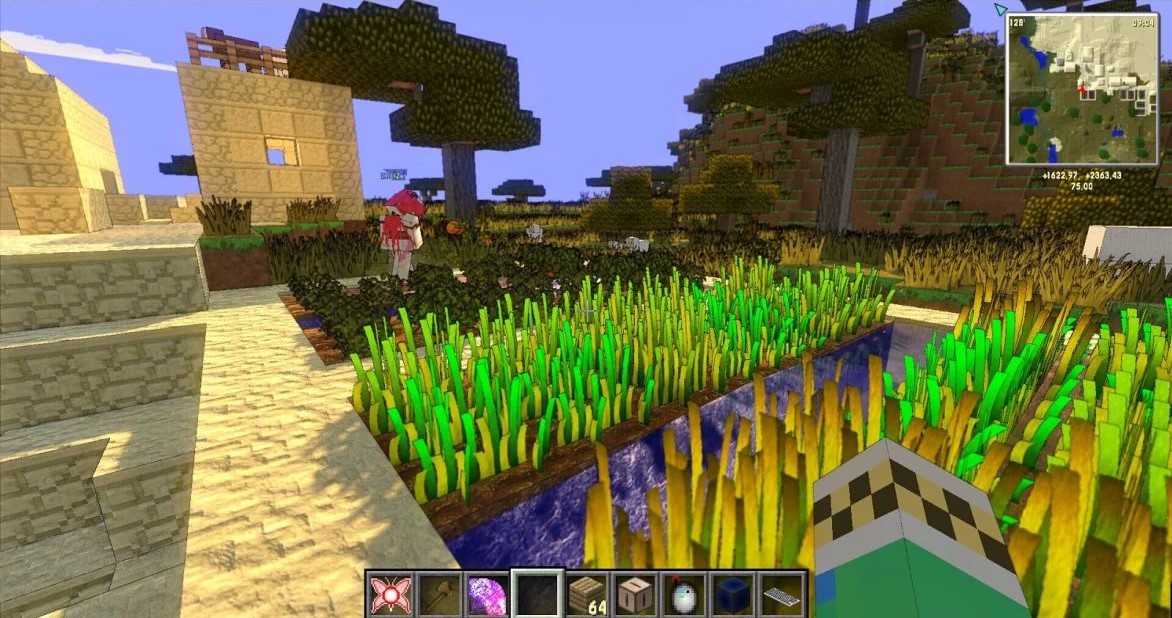Choose the purple crystal fan item
The width and height of the screenshot is (1172, 618).
pos(487,595)
